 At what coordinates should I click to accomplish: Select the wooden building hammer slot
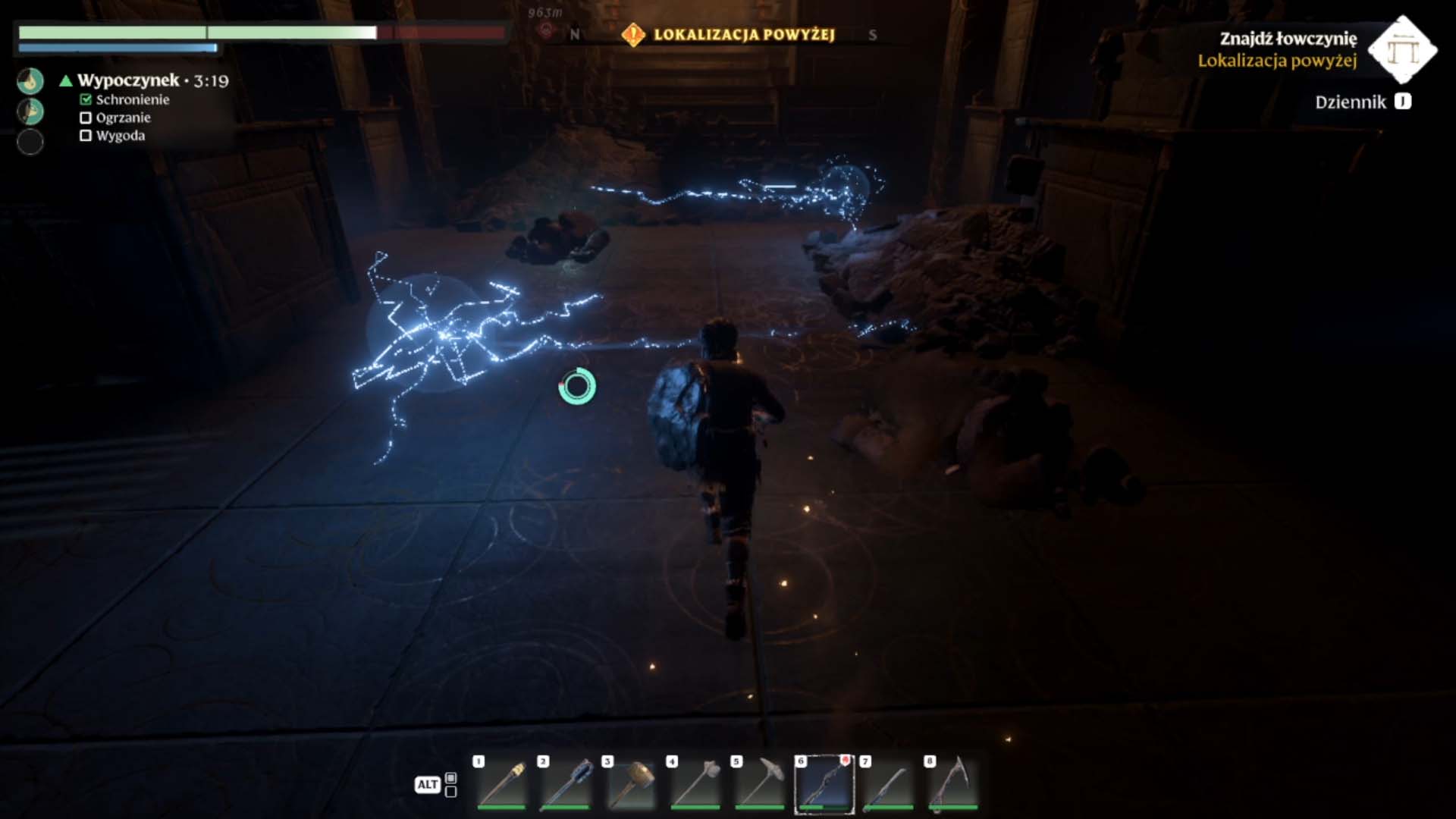pos(630,783)
